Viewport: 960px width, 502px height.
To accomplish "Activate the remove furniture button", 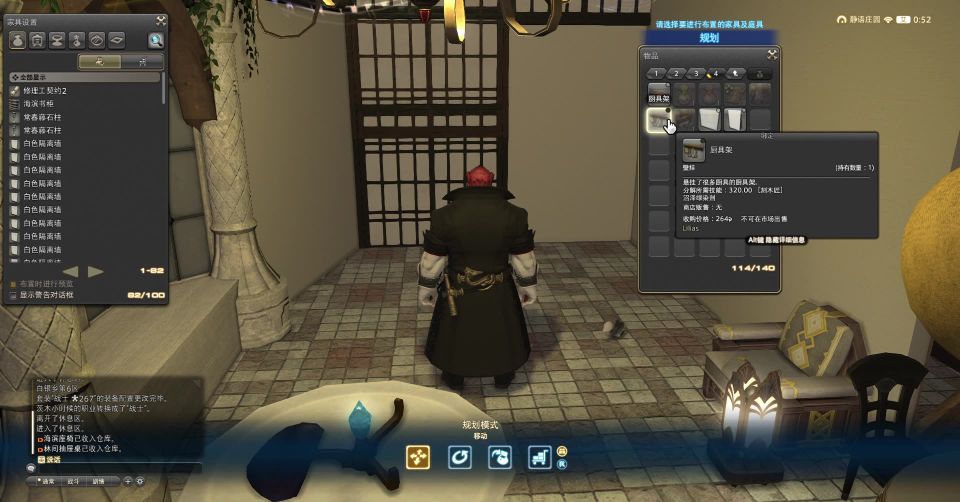I will tap(499, 457).
